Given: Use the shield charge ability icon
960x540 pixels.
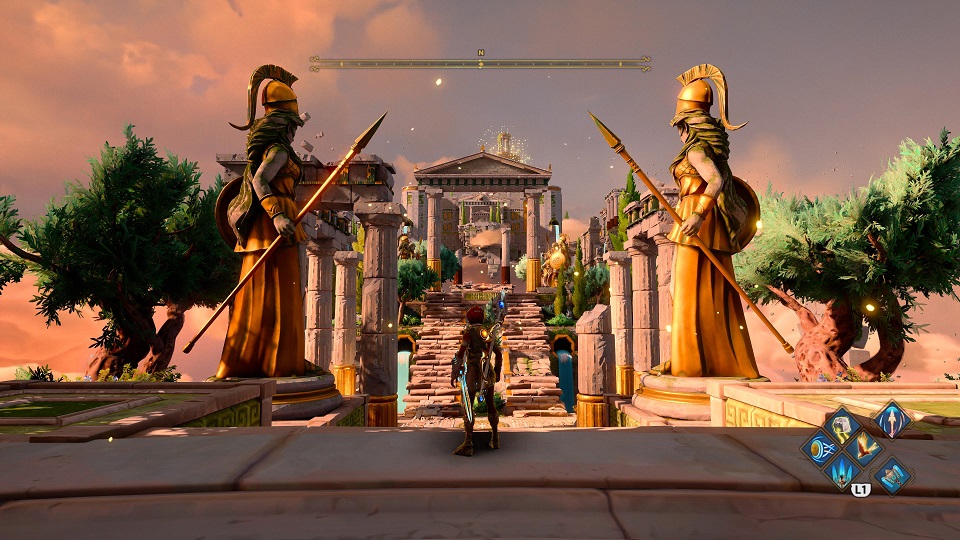Looking at the screenshot, I should pos(822,446).
